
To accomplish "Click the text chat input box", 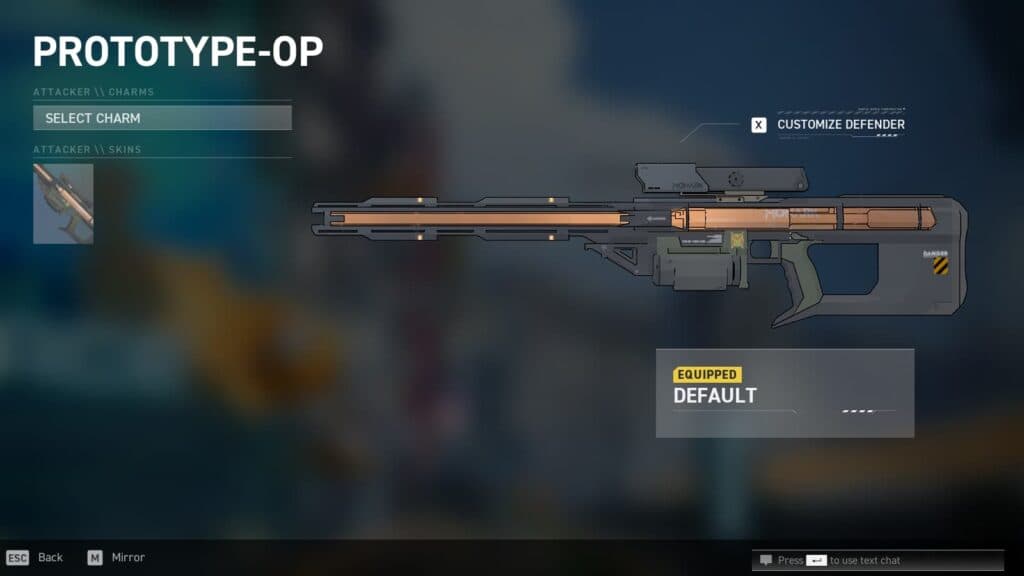I will 850,560.
